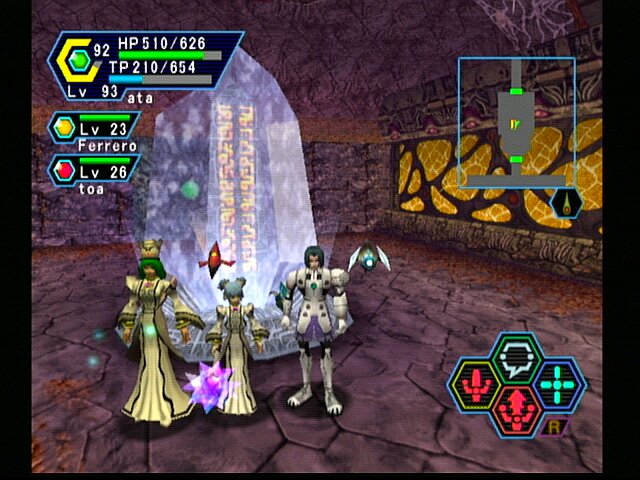Activate the cyan cross action hexagon

coord(556,382)
